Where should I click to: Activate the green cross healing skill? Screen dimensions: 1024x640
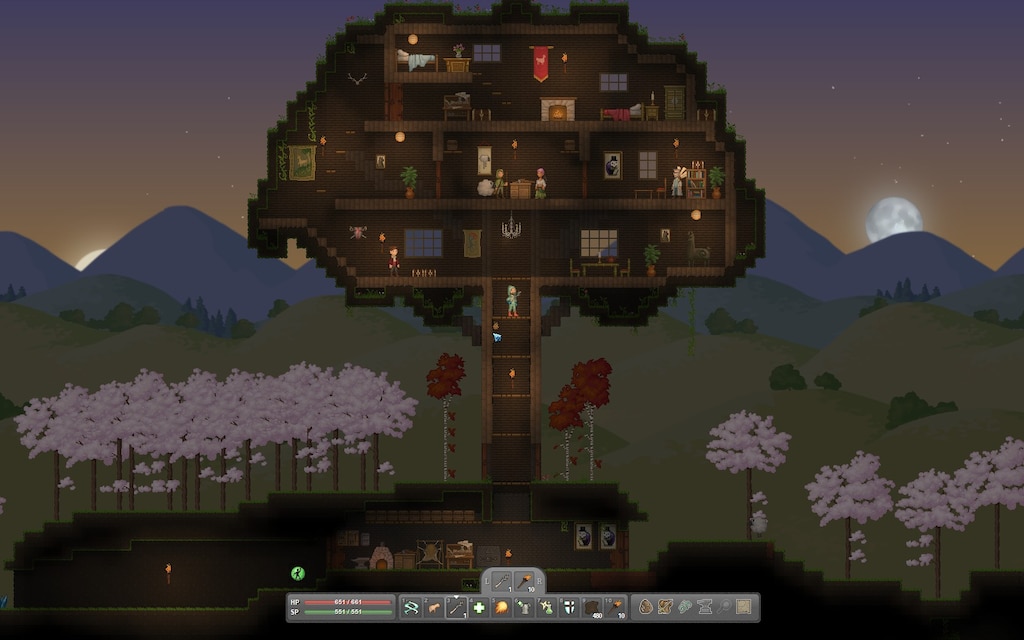tap(479, 607)
